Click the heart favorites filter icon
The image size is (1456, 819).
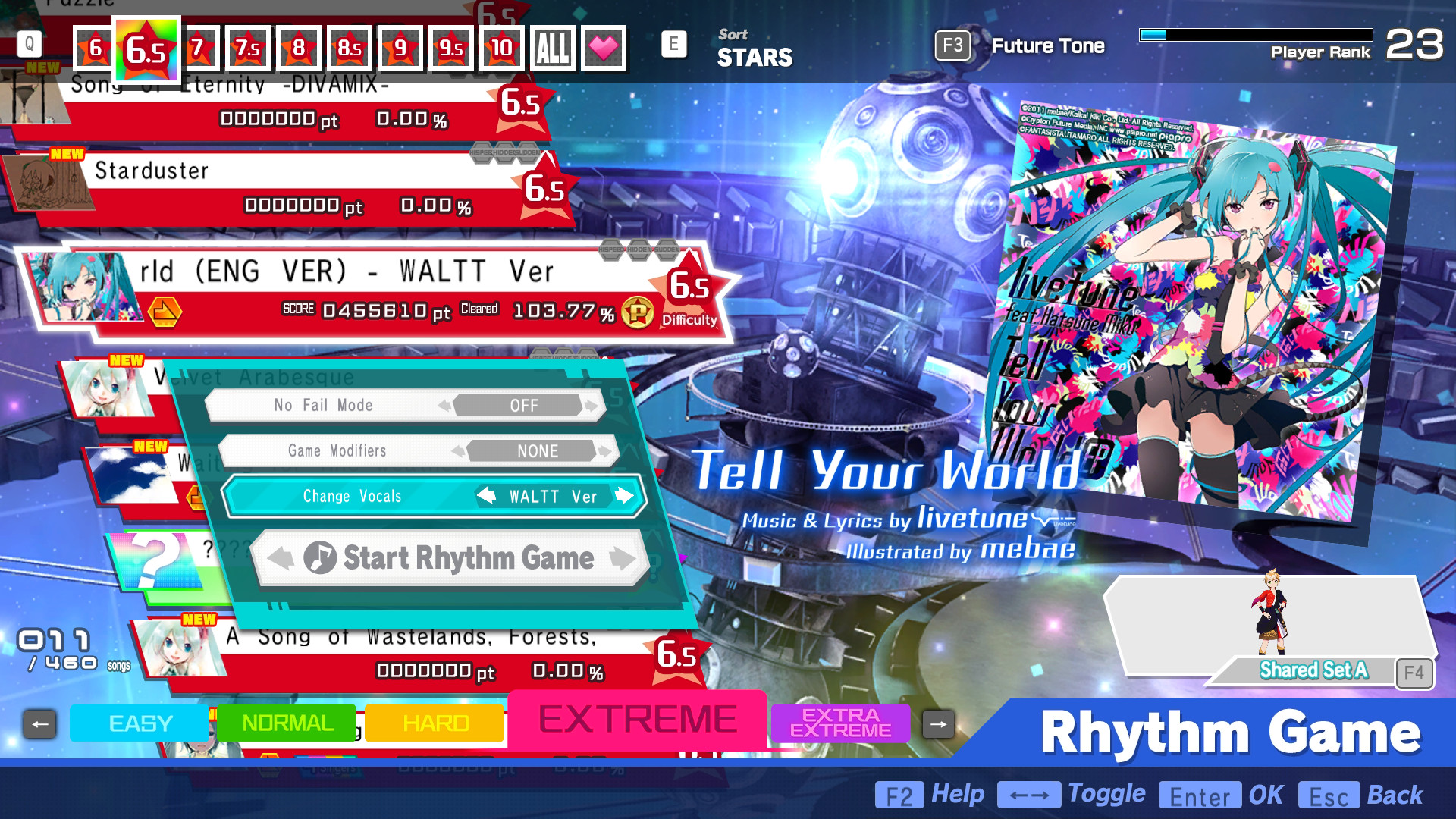[603, 47]
